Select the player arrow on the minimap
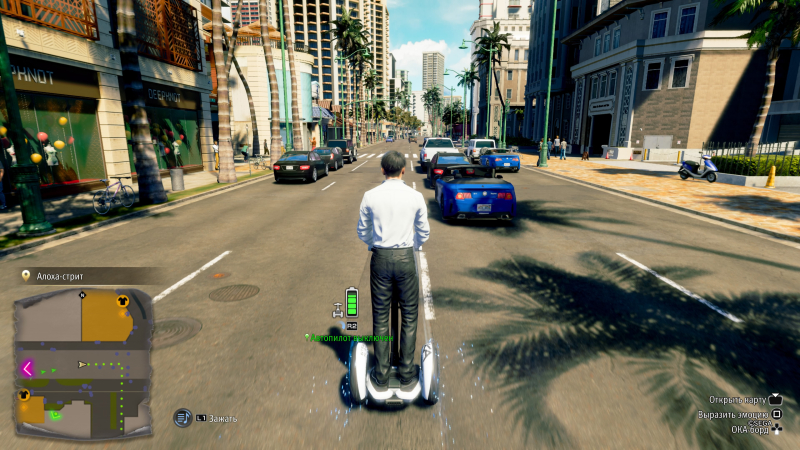Image resolution: width=800 pixels, height=450 pixels. tap(82, 364)
